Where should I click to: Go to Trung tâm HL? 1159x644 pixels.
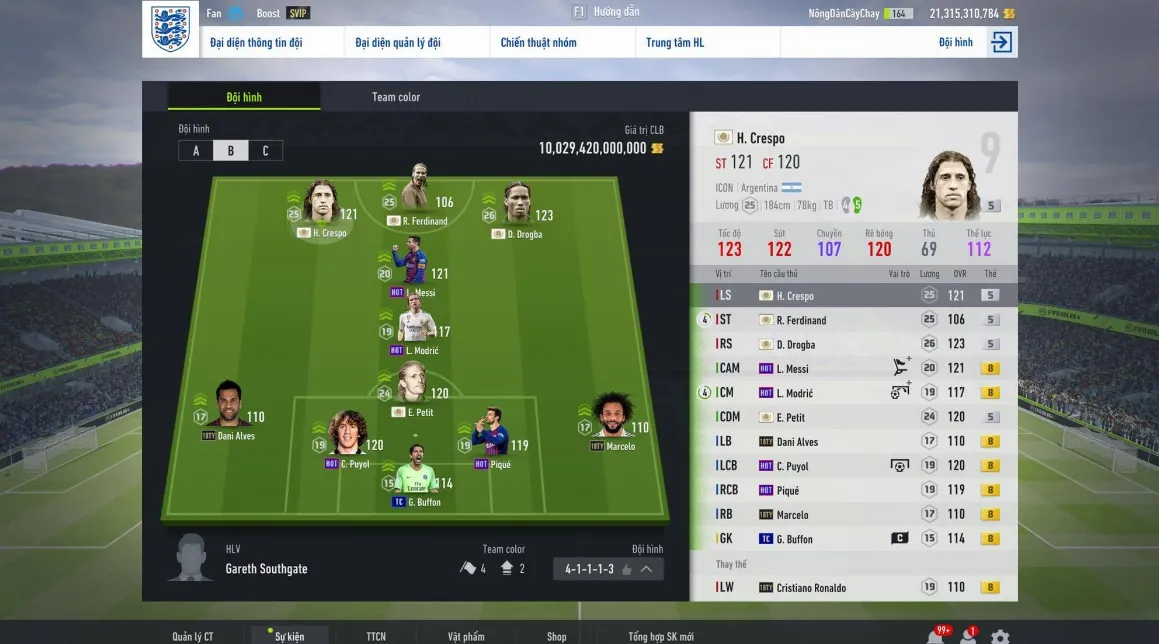(x=675, y=43)
